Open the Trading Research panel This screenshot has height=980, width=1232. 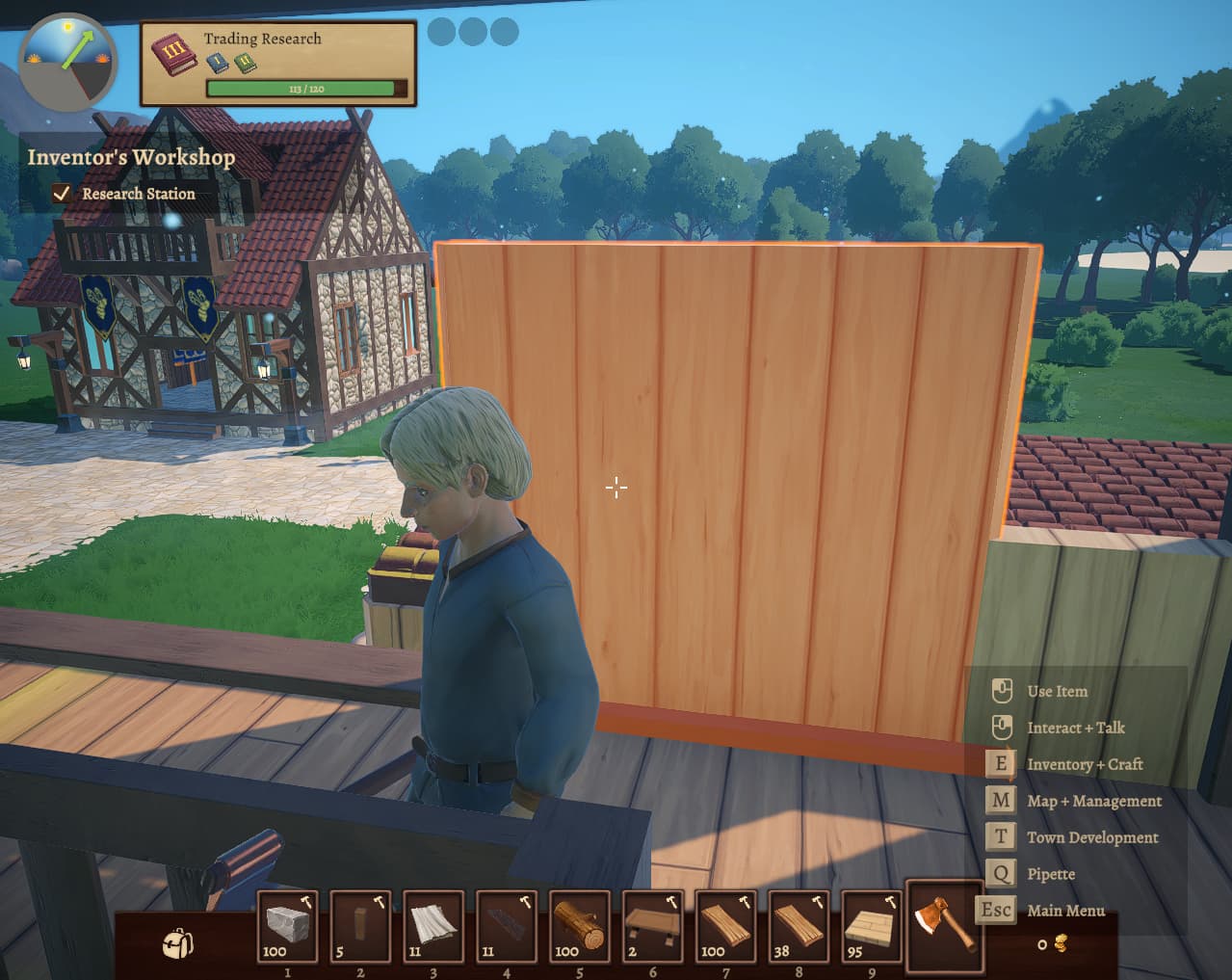pyautogui.click(x=278, y=64)
